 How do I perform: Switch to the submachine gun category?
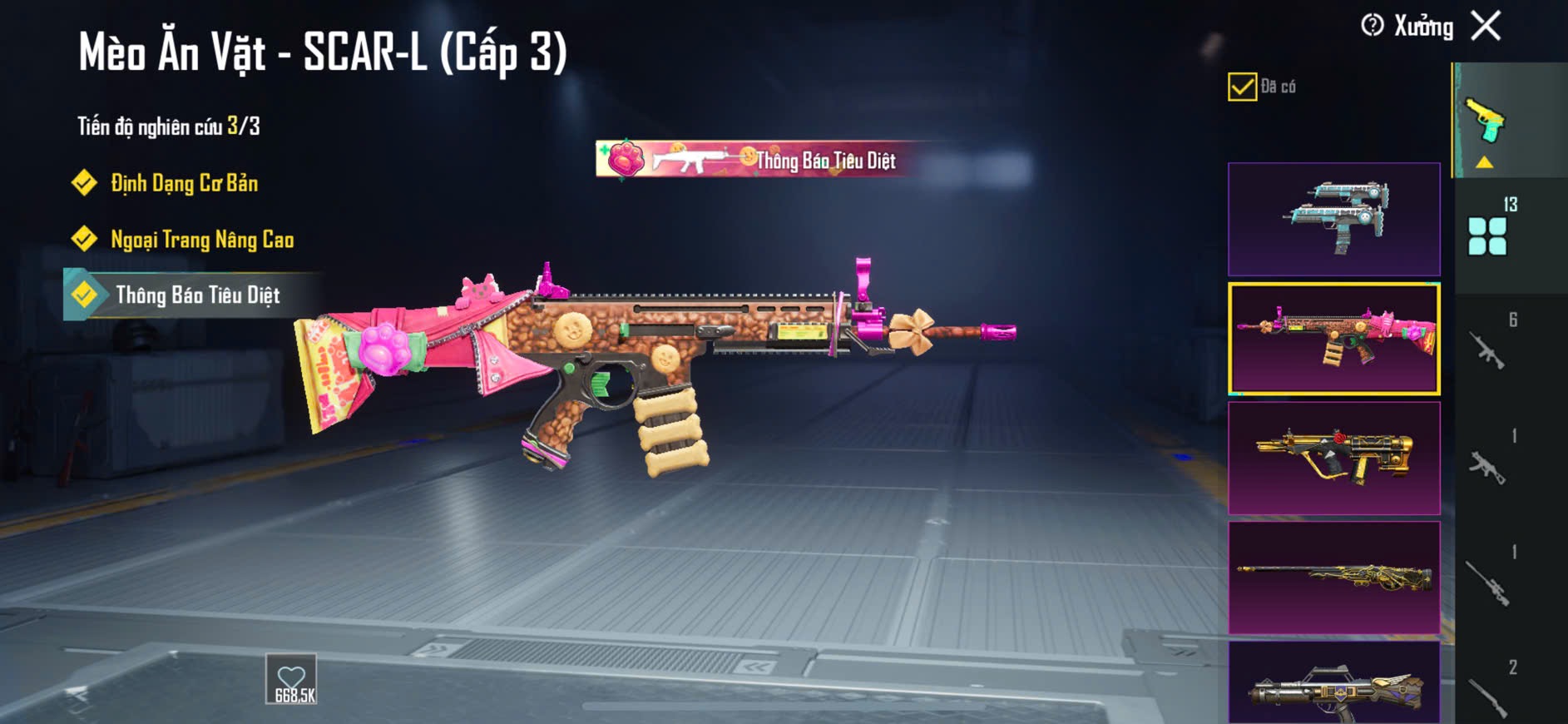1489,466
